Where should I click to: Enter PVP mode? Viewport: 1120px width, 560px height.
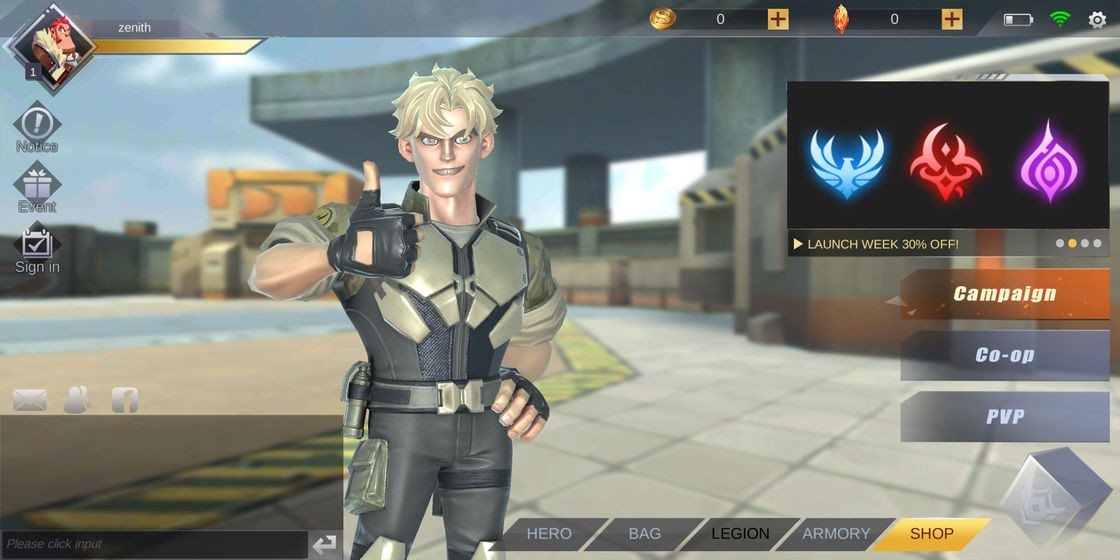[1004, 416]
